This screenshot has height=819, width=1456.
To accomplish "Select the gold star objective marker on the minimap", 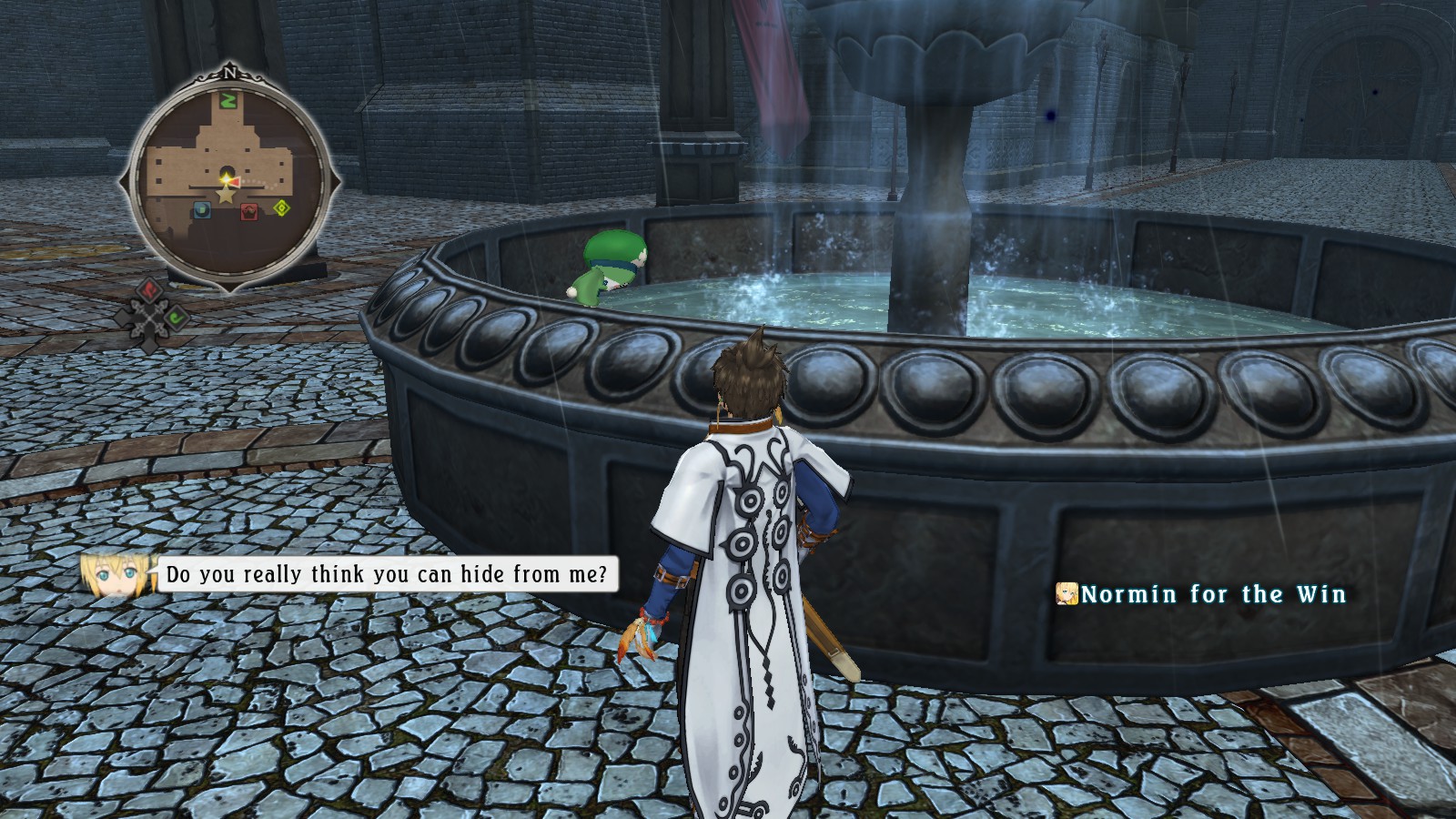I will click(226, 195).
